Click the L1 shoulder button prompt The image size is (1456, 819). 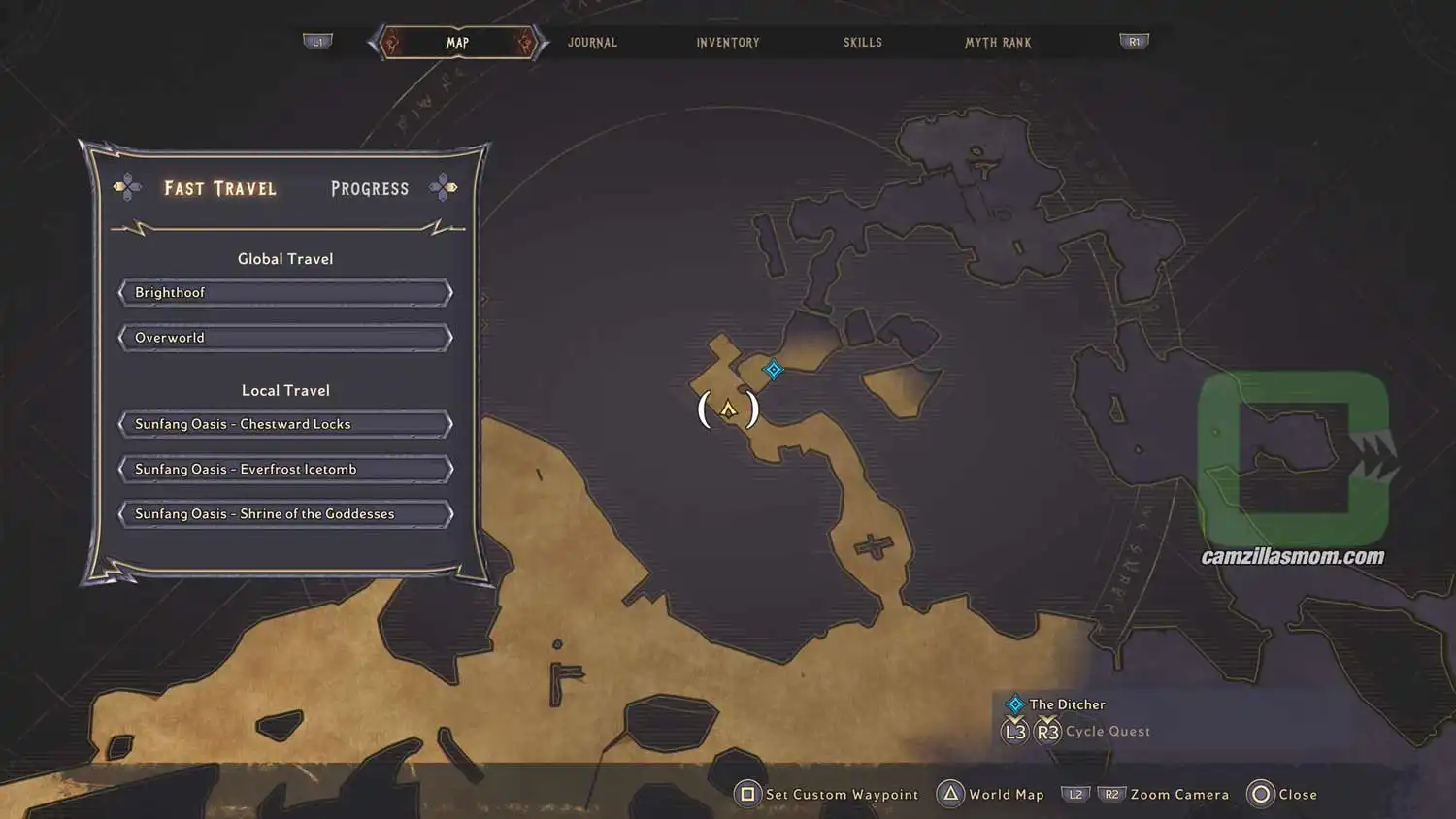318,41
